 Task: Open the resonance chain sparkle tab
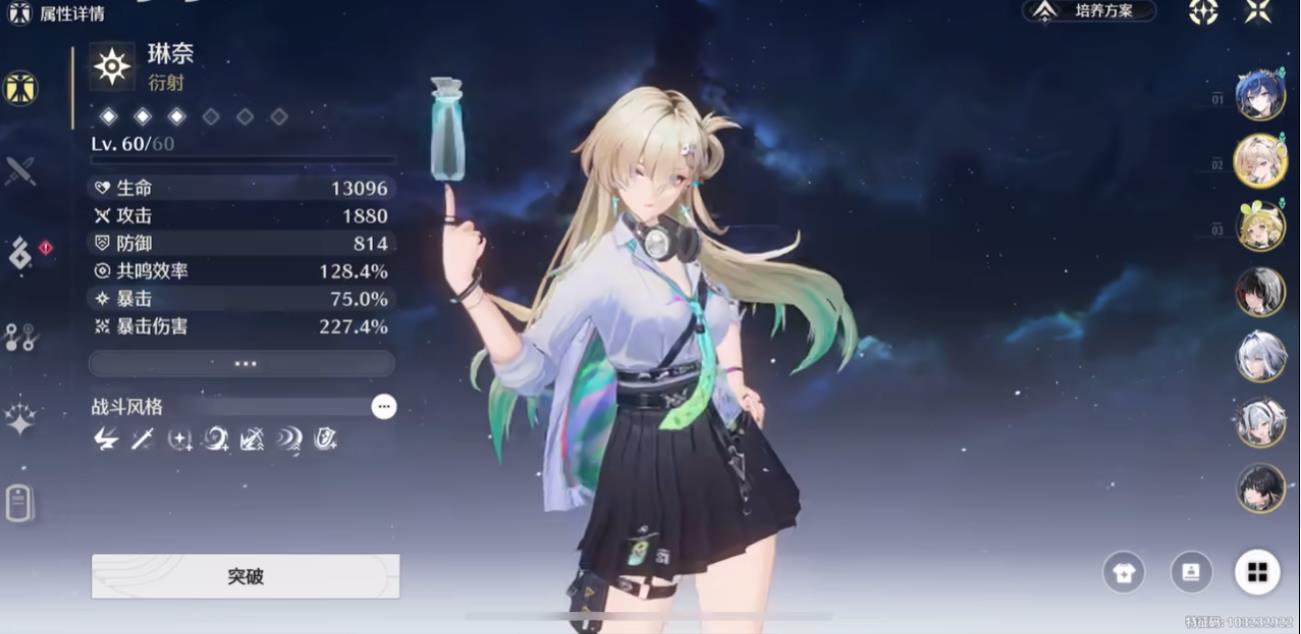pos(20,418)
